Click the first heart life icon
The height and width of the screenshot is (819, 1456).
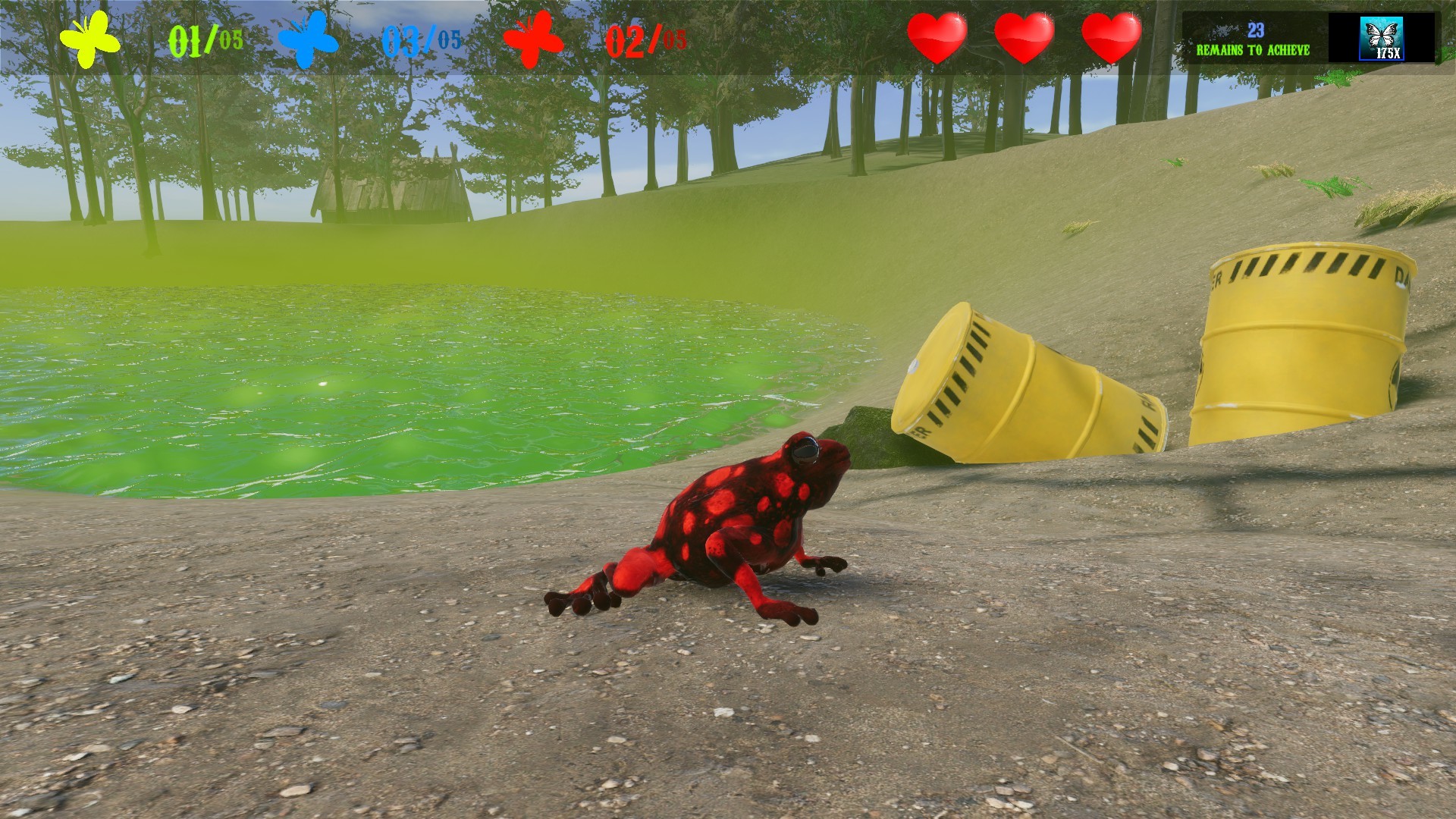pyautogui.click(x=937, y=36)
